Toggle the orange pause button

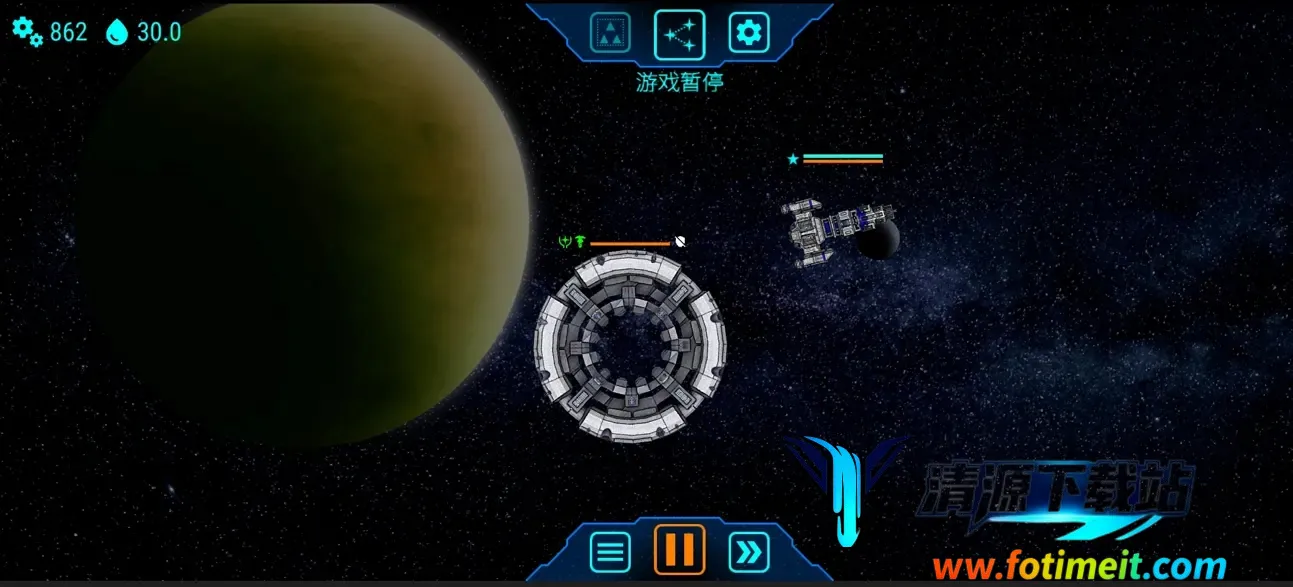pos(680,550)
